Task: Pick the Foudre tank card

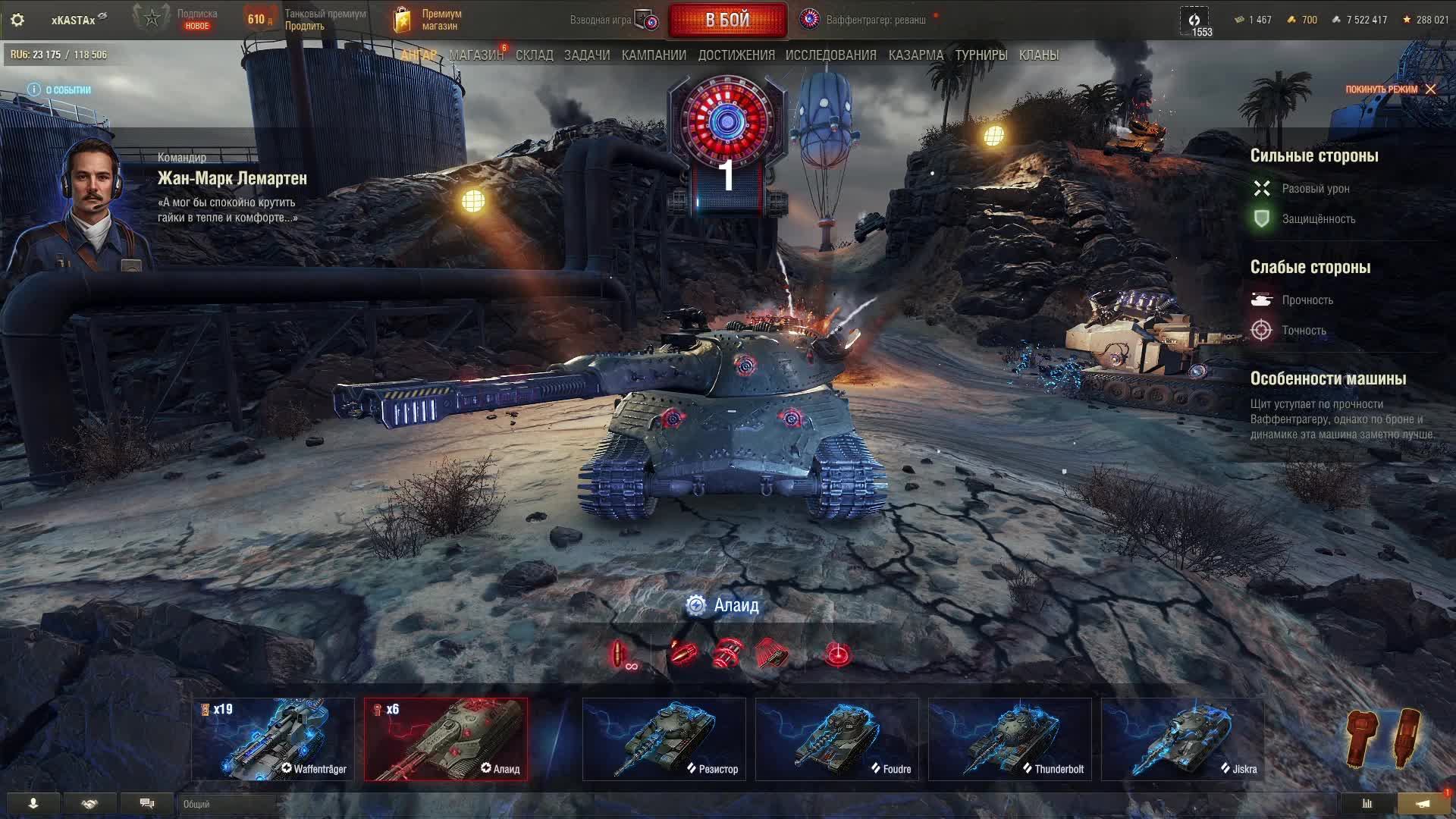Action: coord(836,739)
